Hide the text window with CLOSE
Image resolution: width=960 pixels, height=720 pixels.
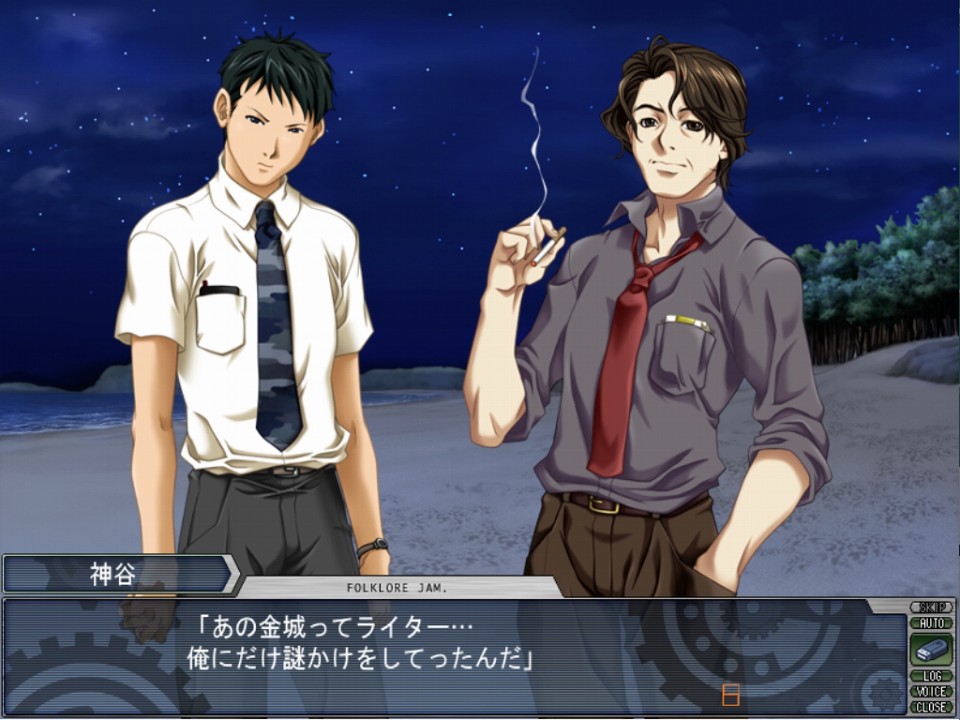tap(930, 706)
